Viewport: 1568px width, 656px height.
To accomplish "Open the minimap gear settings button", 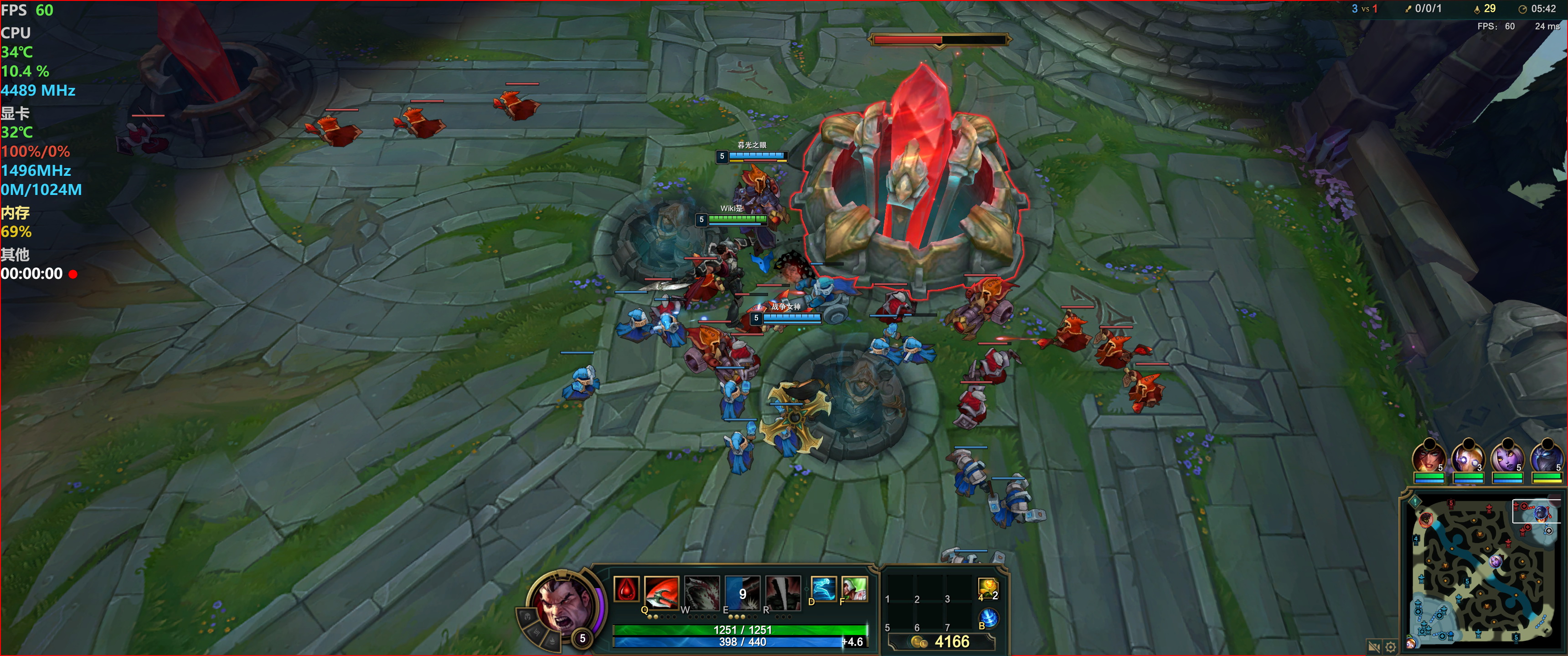I will click(1390, 646).
